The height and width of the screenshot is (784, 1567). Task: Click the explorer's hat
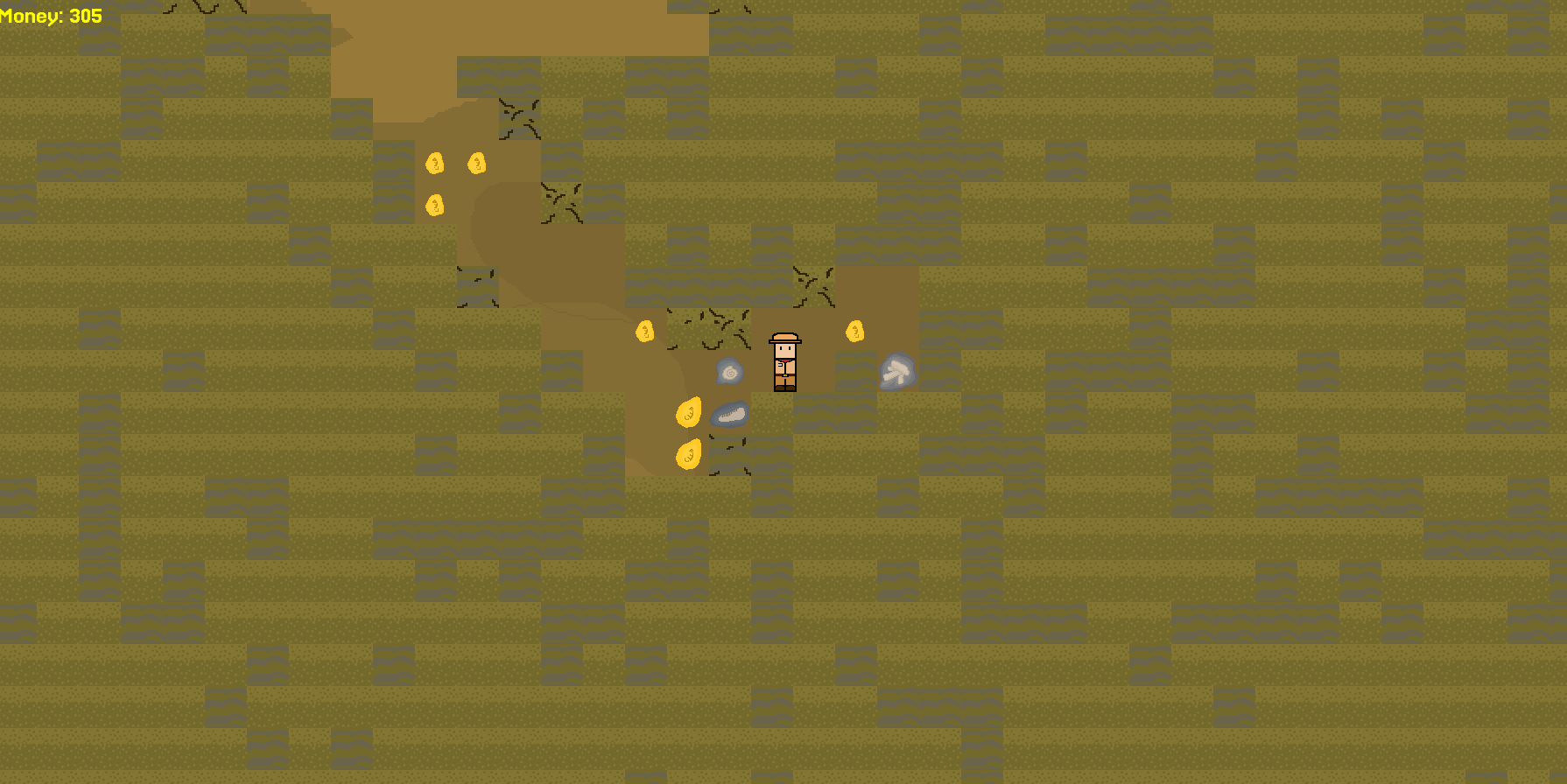coord(784,339)
